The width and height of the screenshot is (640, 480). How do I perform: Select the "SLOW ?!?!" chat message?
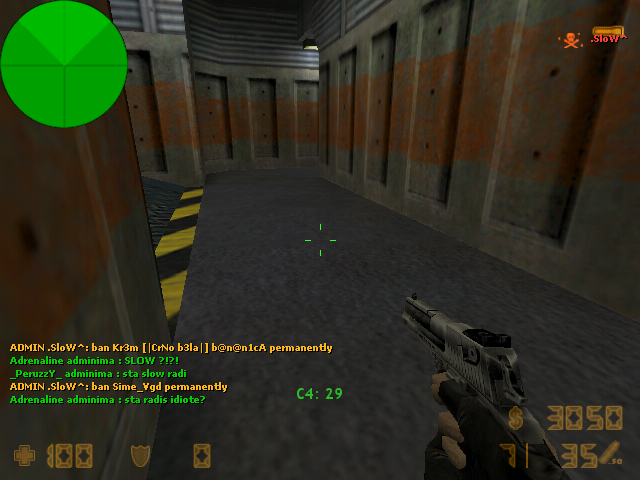point(94,361)
